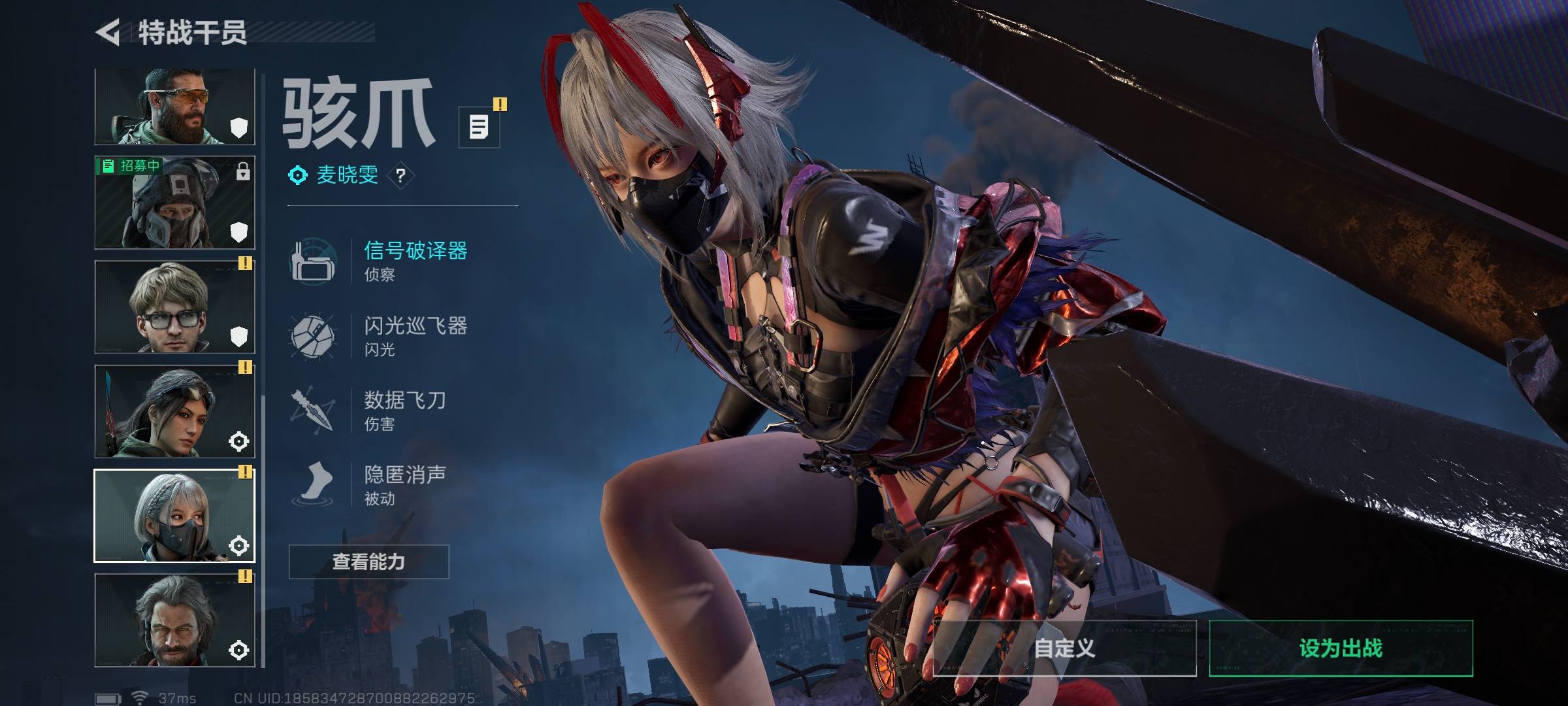1568x706 pixels.
Task: Open the 查看能力 ability details
Action: (x=368, y=562)
